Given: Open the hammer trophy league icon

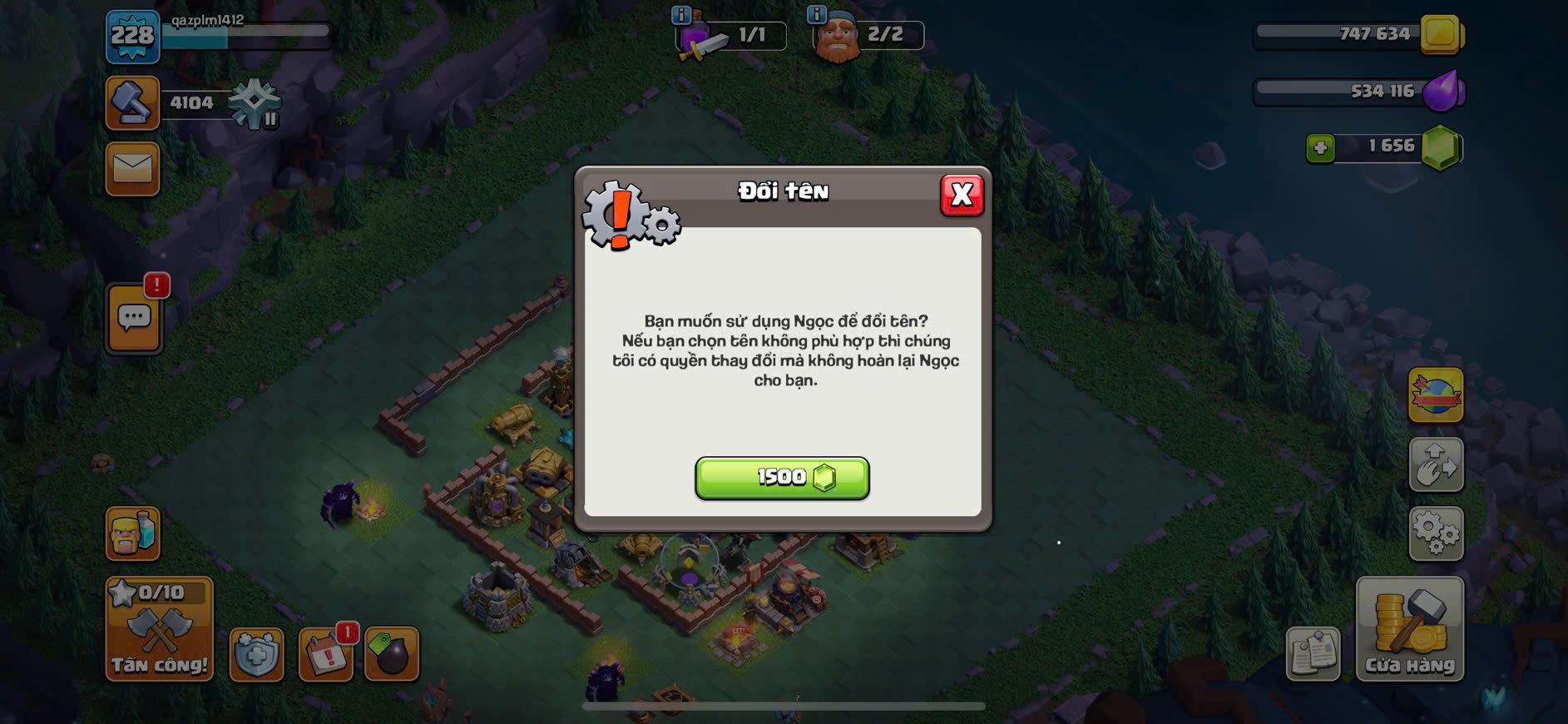Looking at the screenshot, I should click(132, 103).
